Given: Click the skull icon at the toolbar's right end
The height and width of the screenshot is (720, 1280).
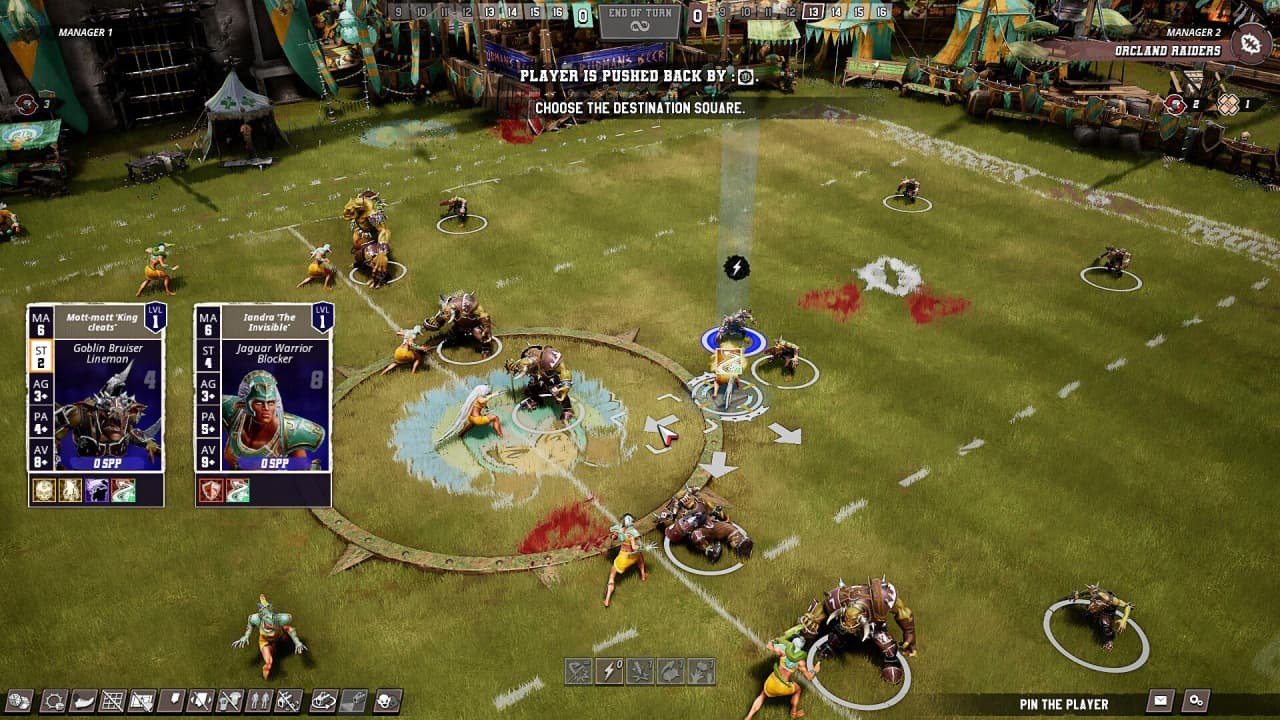Looking at the screenshot, I should click(385, 700).
